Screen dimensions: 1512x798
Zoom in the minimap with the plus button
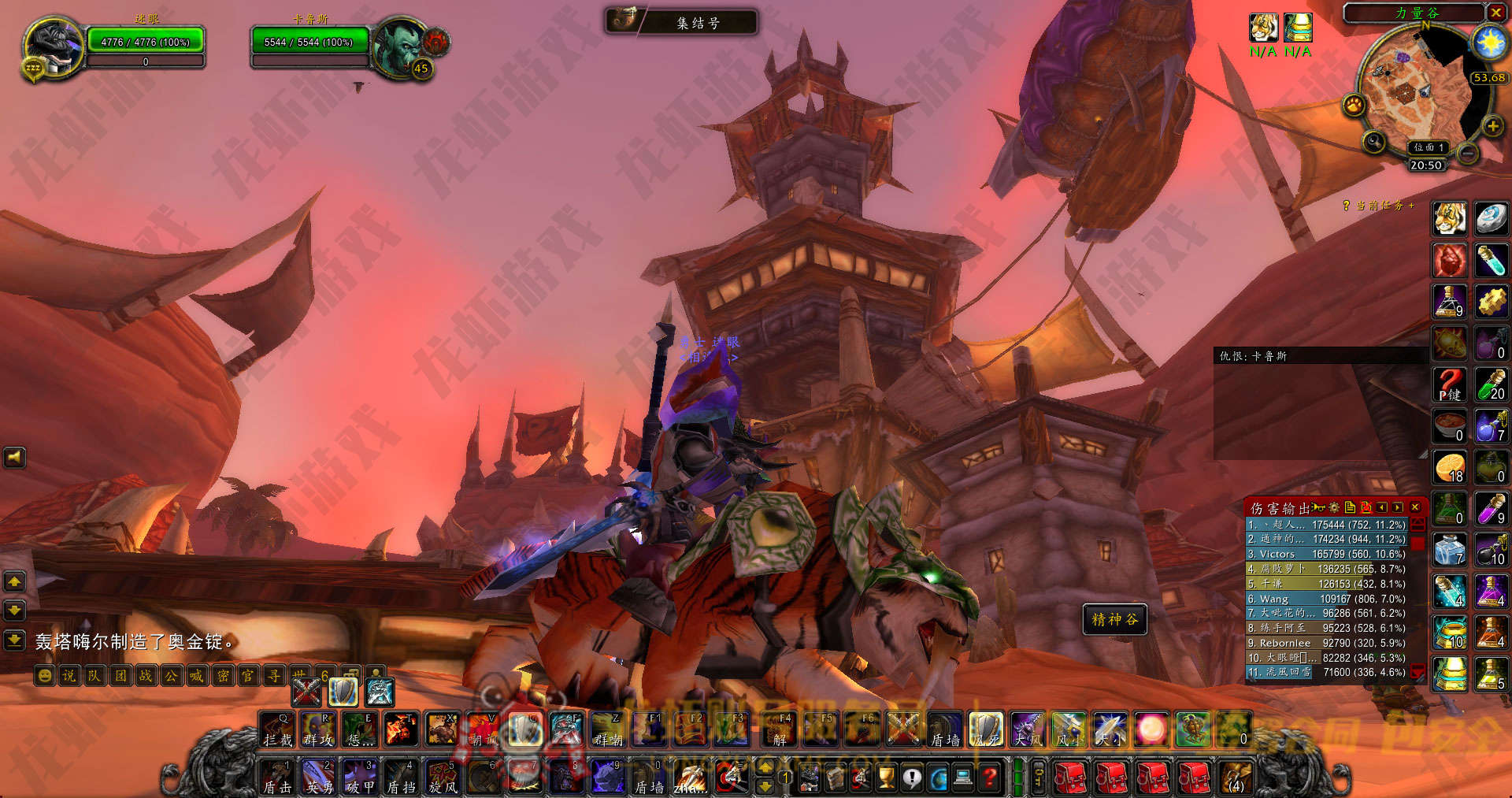coord(1492,126)
